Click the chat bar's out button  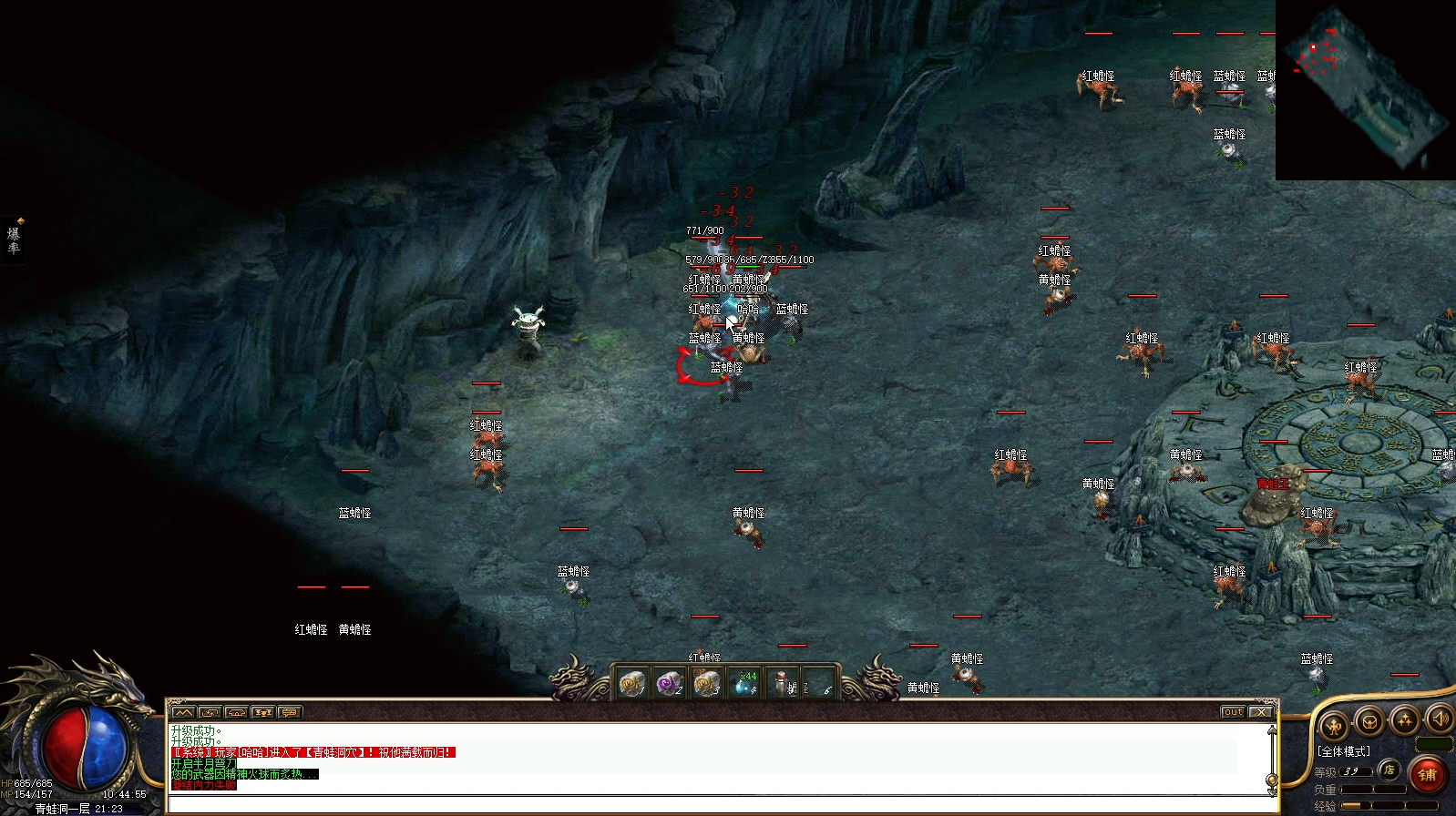[1233, 712]
